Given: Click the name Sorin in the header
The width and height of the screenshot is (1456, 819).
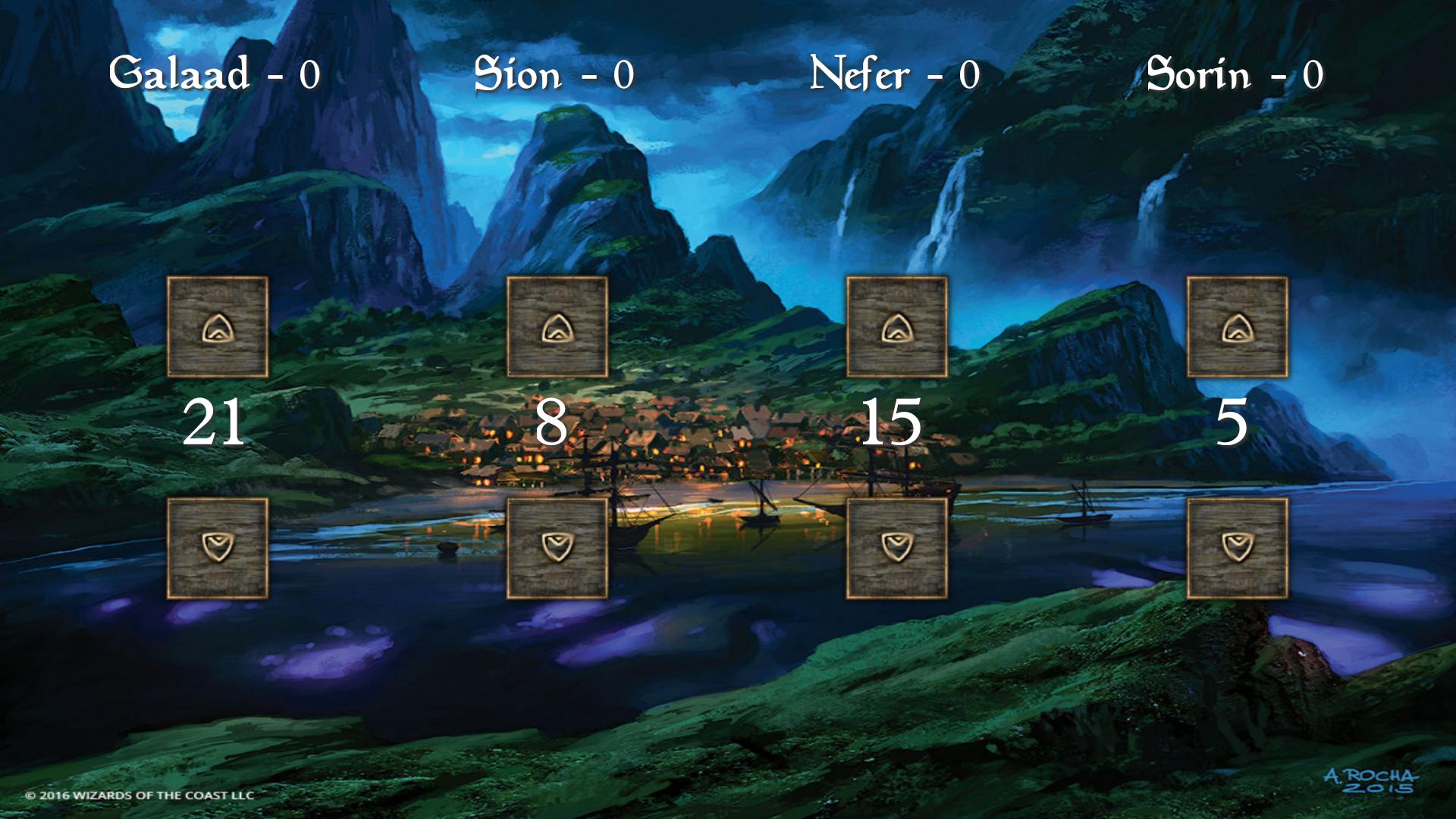Looking at the screenshot, I should [1198, 72].
